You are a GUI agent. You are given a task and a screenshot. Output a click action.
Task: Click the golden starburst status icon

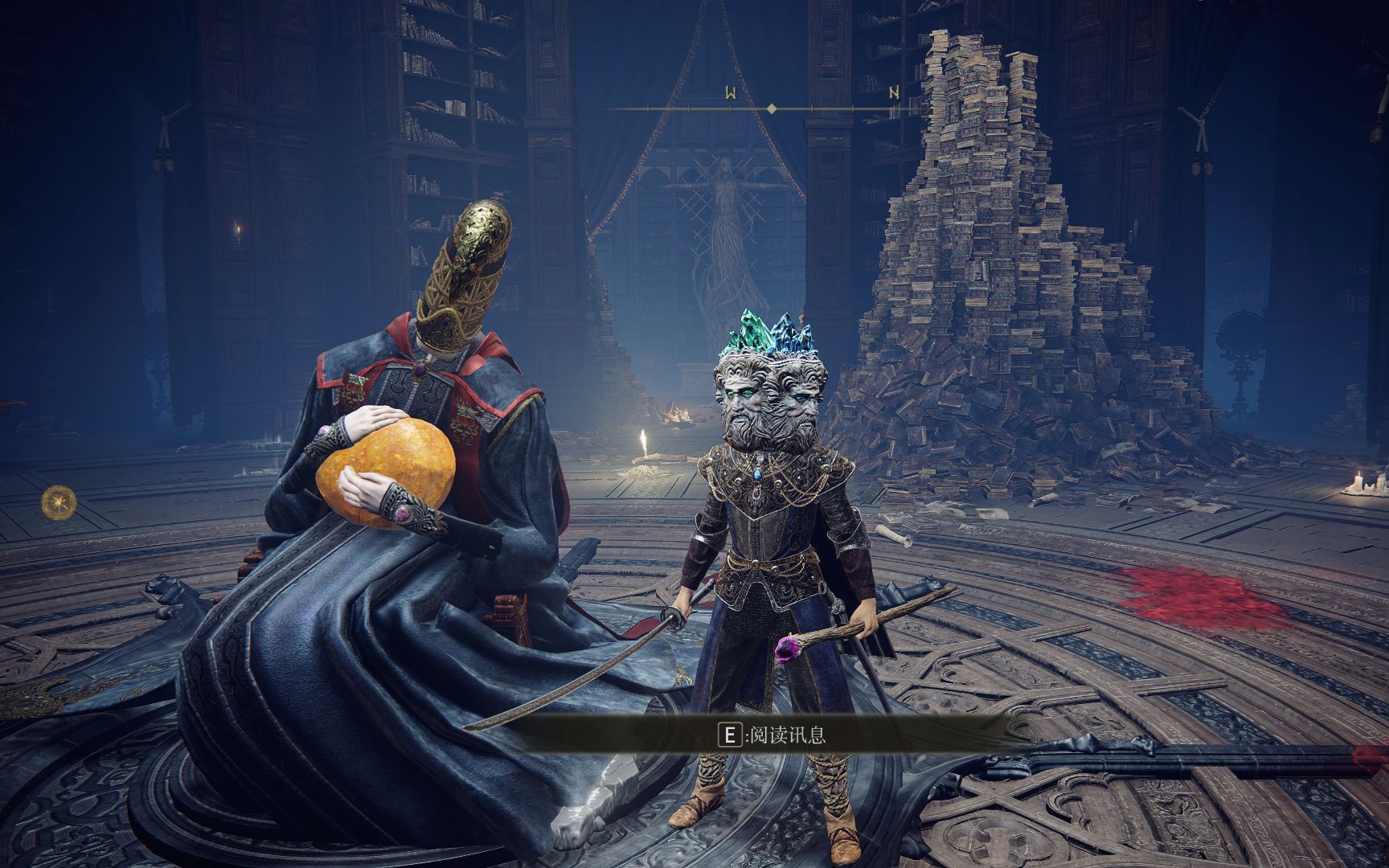tap(59, 503)
